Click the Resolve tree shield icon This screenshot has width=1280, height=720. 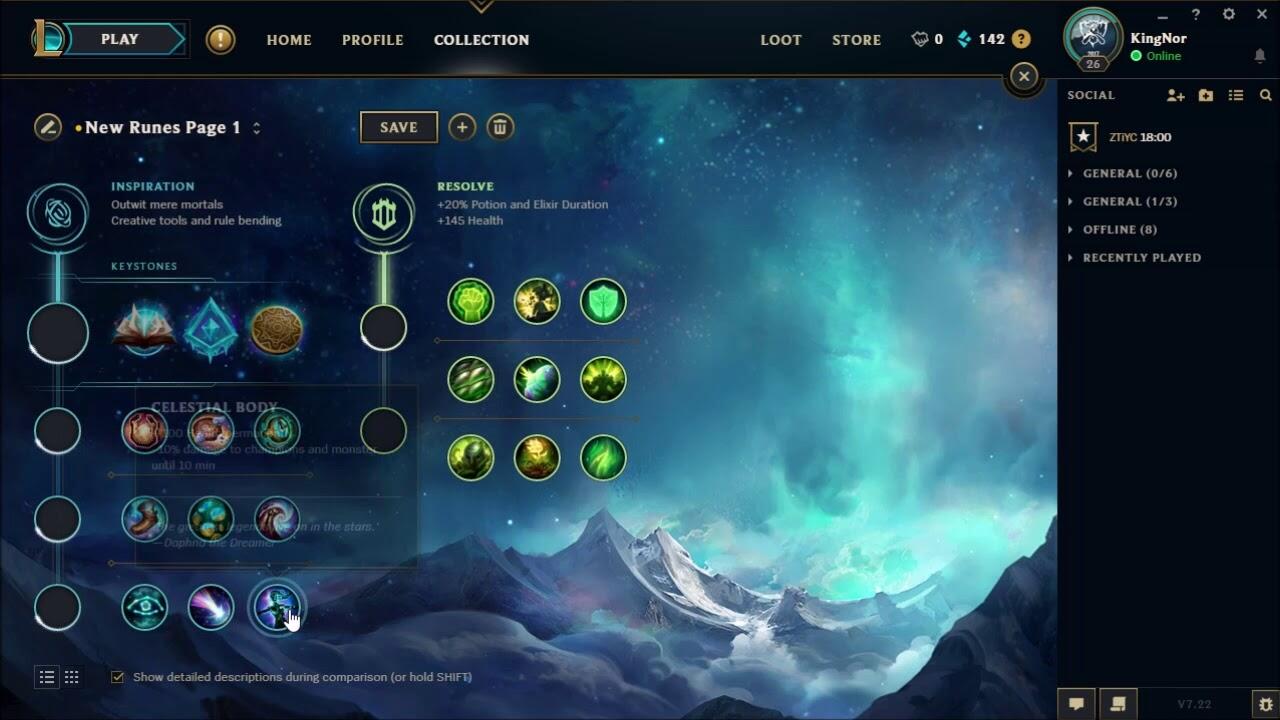pos(384,213)
